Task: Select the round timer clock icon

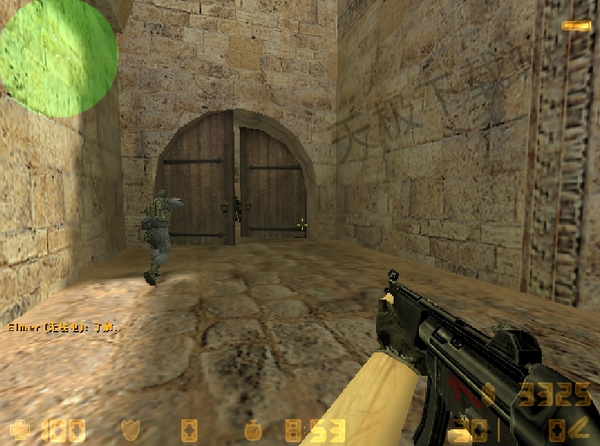Action: coord(253,431)
